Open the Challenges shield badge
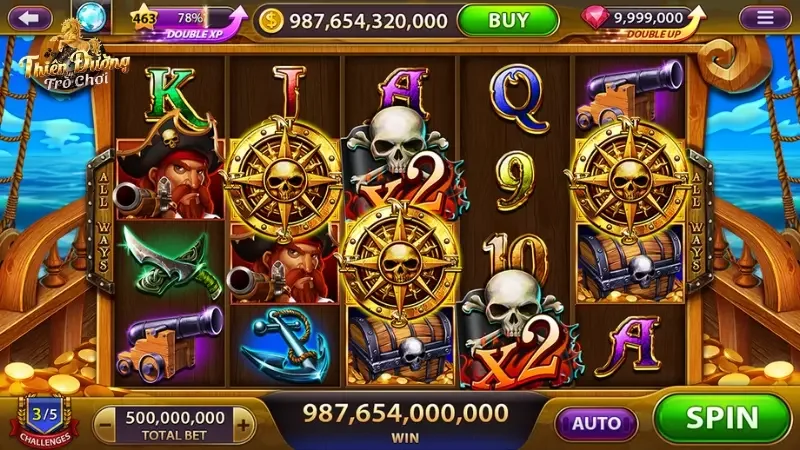This screenshot has width=800, height=450. pos(43,419)
